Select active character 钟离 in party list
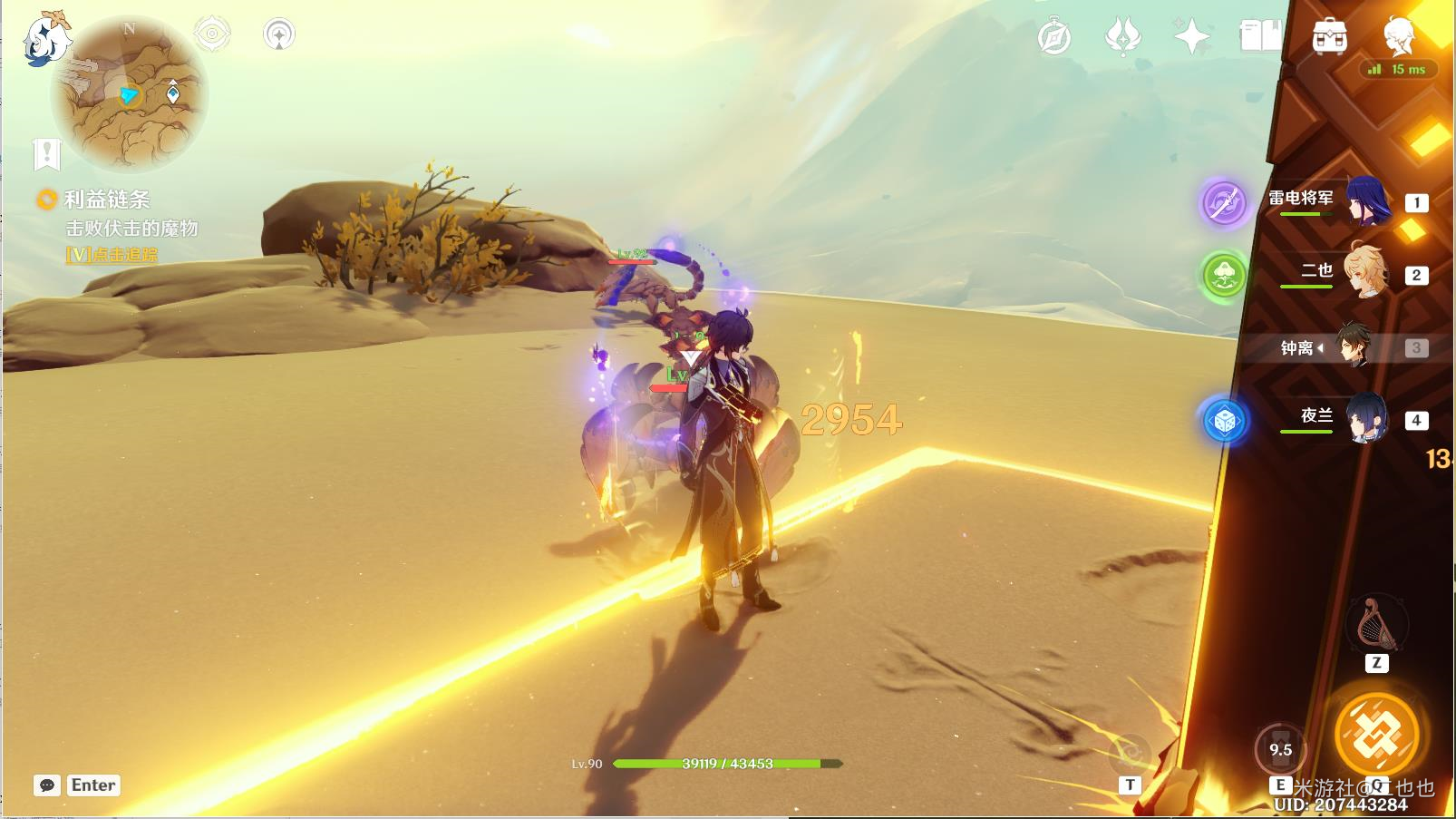The image size is (1456, 819). [1353, 347]
